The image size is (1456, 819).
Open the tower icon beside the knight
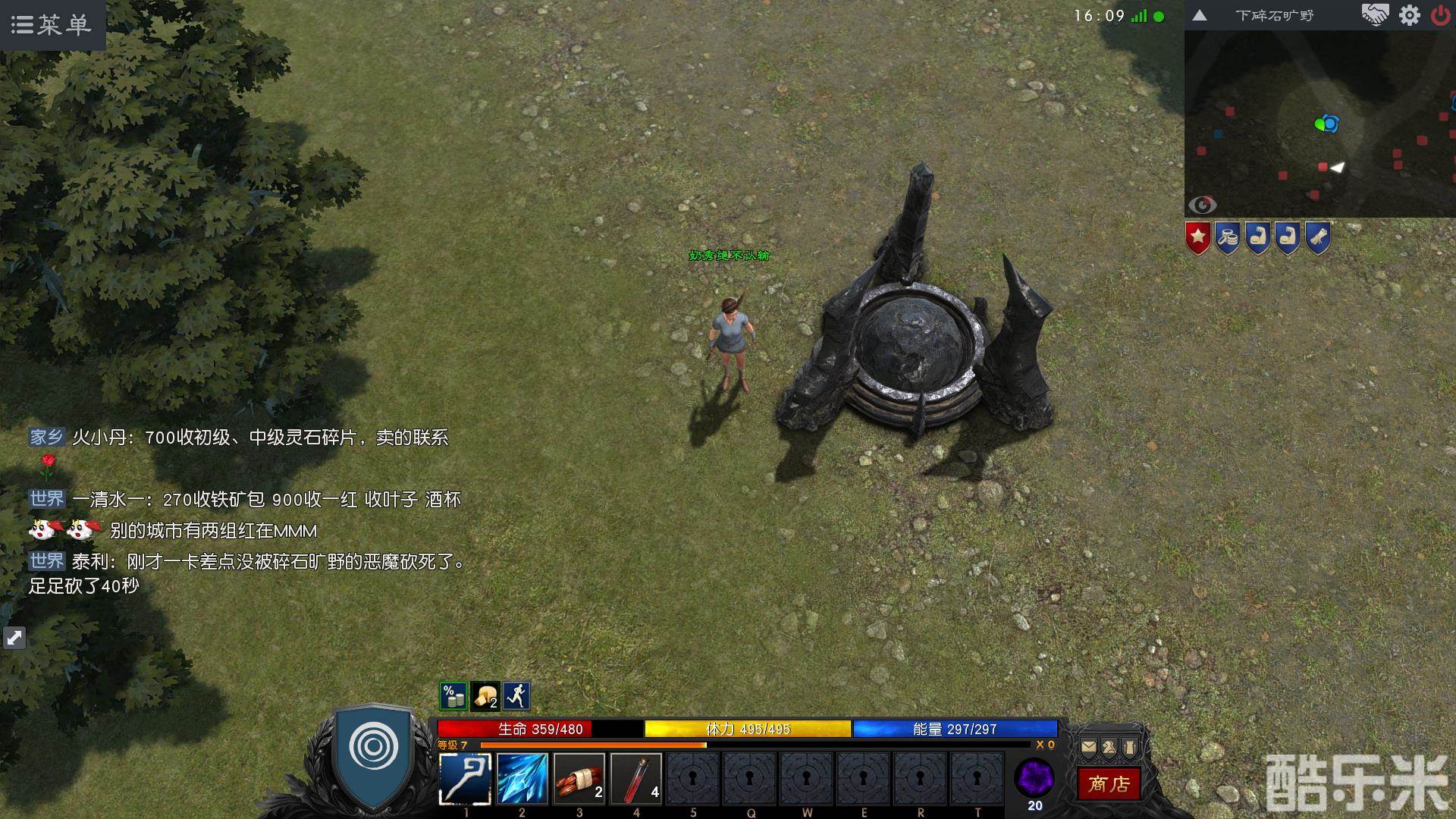click(x=1130, y=747)
